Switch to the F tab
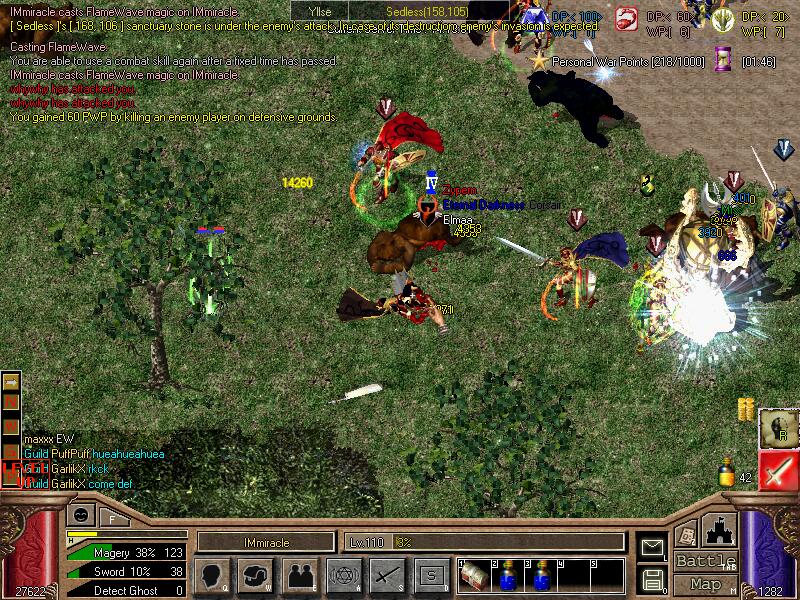 [112, 518]
